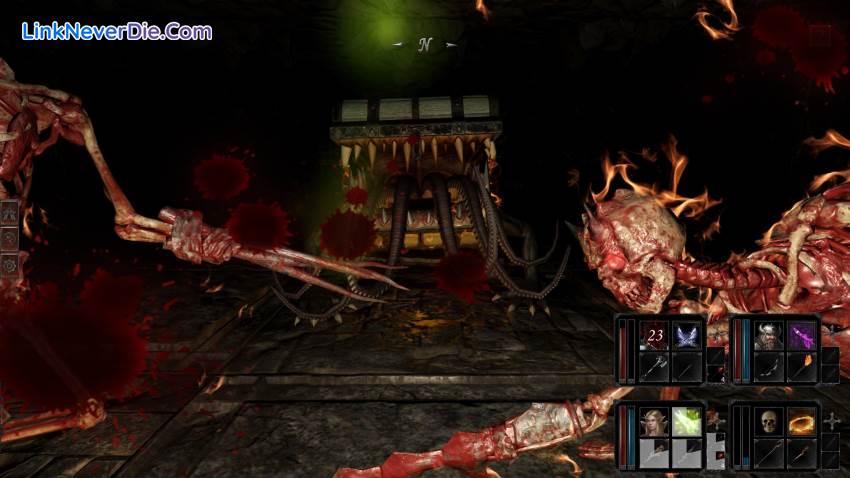Activate the purple magic bolt spell

(802, 335)
